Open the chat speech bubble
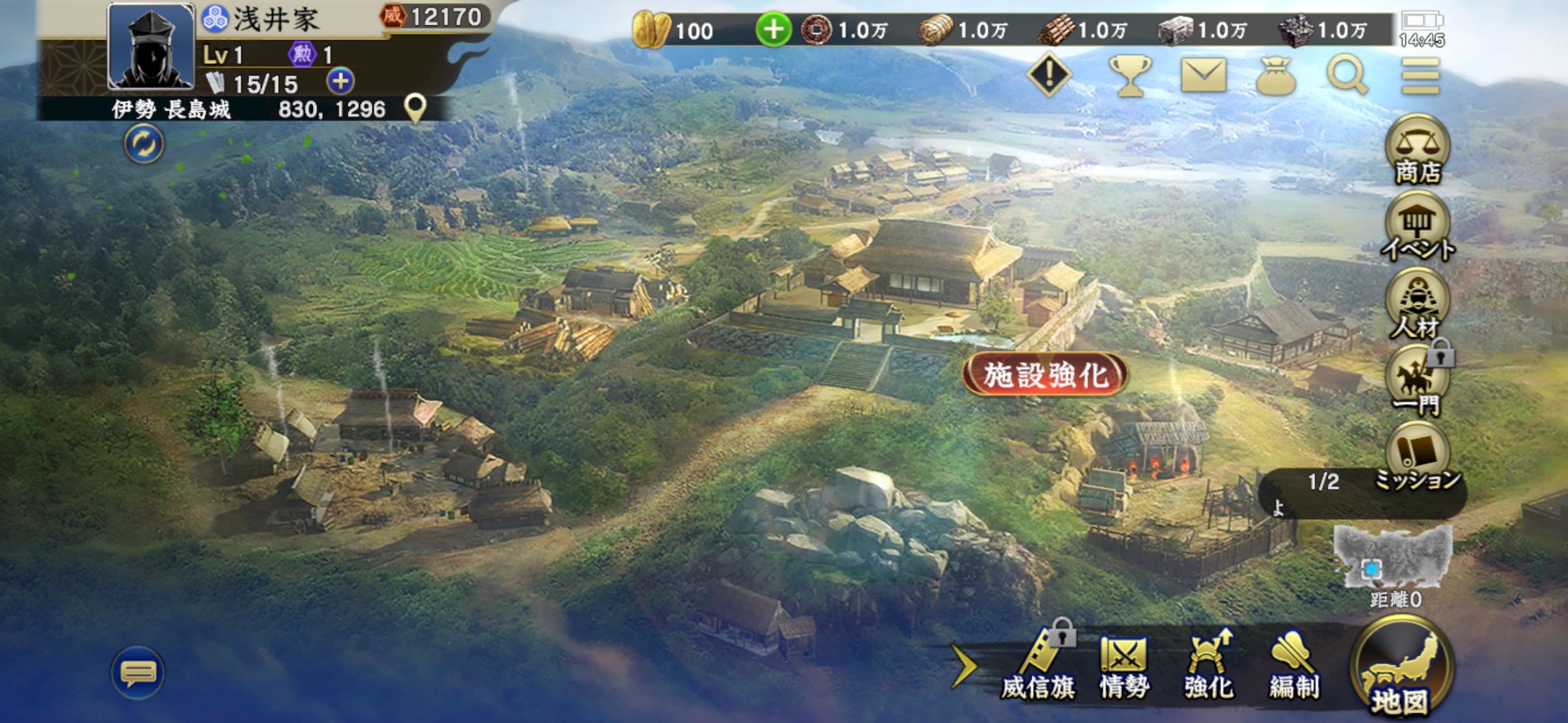1568x723 pixels. pyautogui.click(x=138, y=672)
